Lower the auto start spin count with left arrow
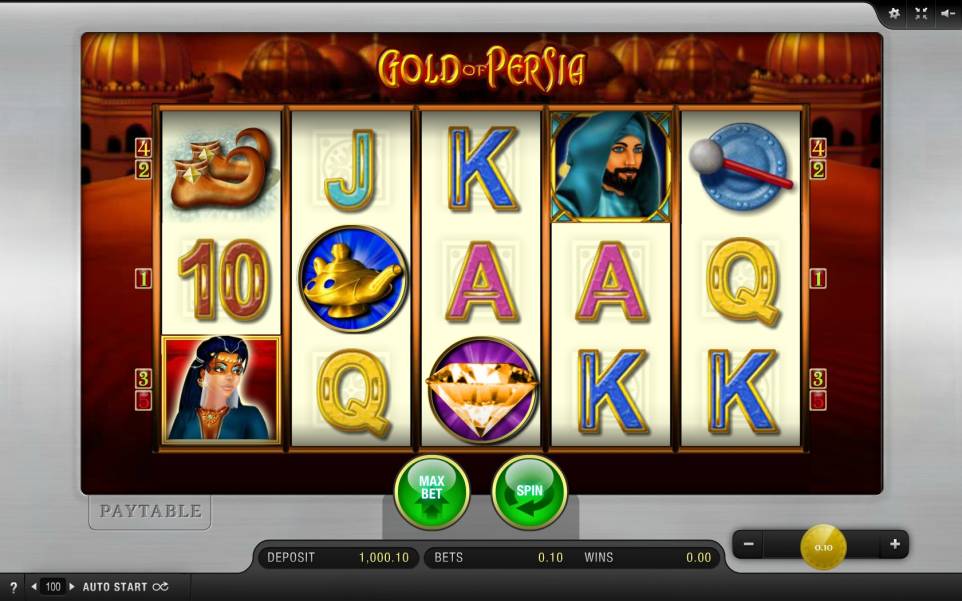962x601 pixels. pos(35,587)
